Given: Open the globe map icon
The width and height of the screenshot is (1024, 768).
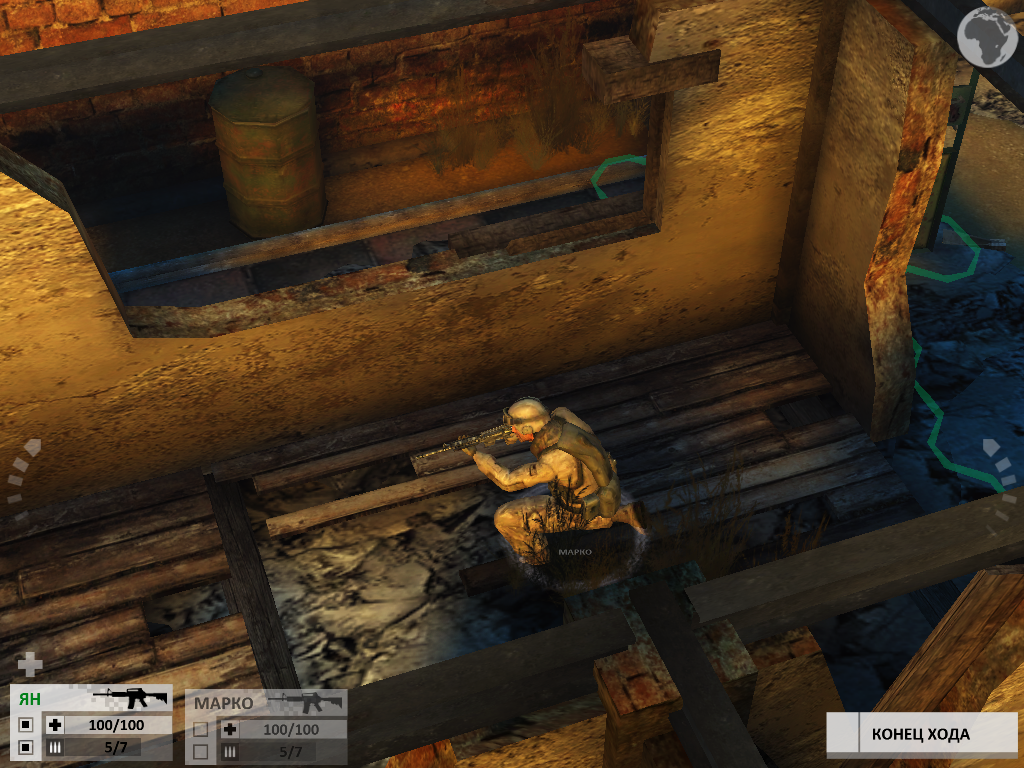Looking at the screenshot, I should point(986,37).
